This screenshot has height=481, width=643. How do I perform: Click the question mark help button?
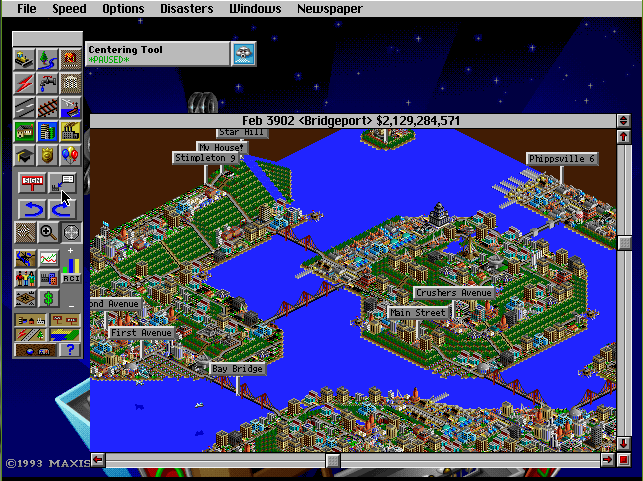click(70, 349)
